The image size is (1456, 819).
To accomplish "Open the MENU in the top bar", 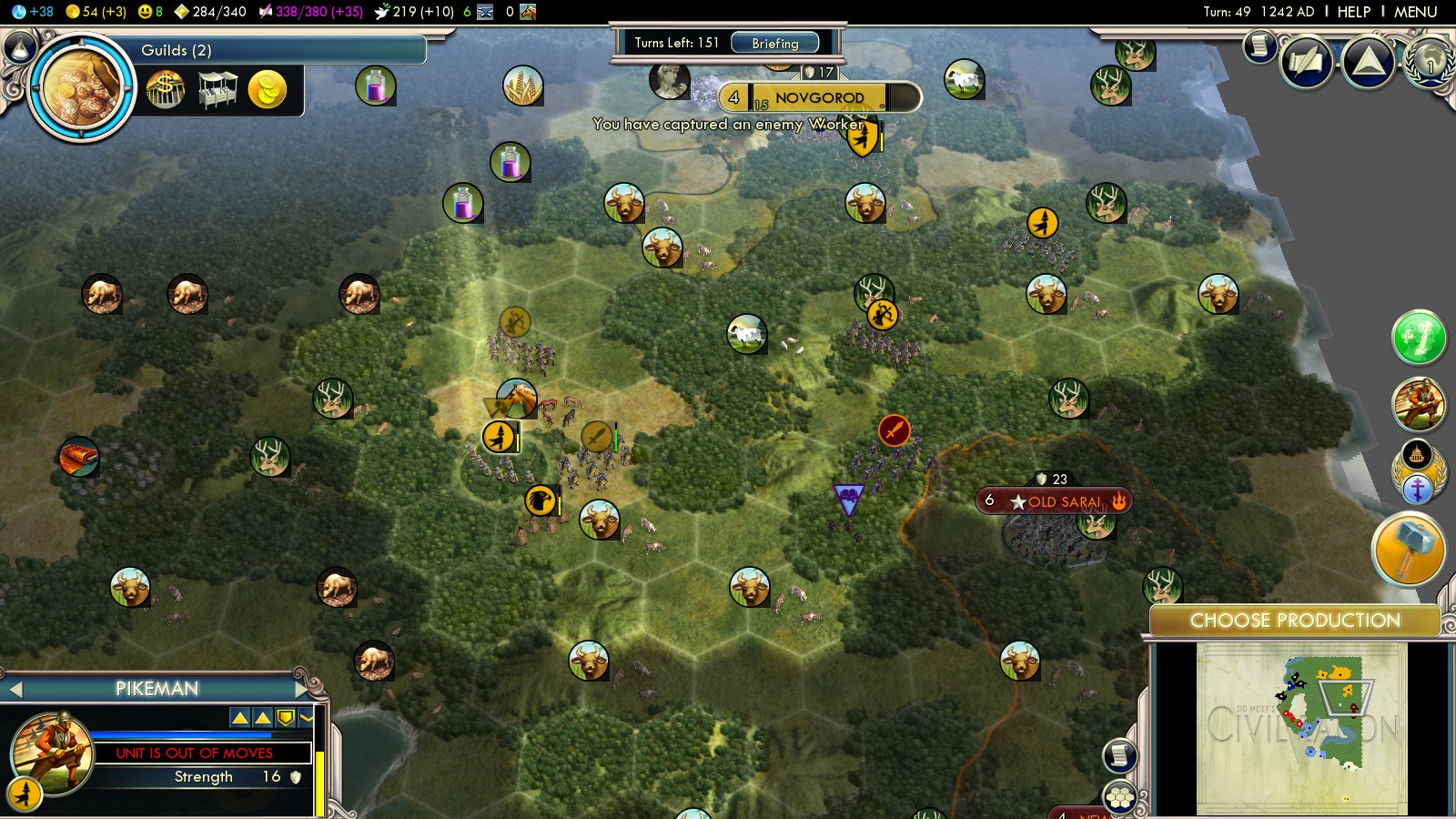I will [x=1415, y=12].
